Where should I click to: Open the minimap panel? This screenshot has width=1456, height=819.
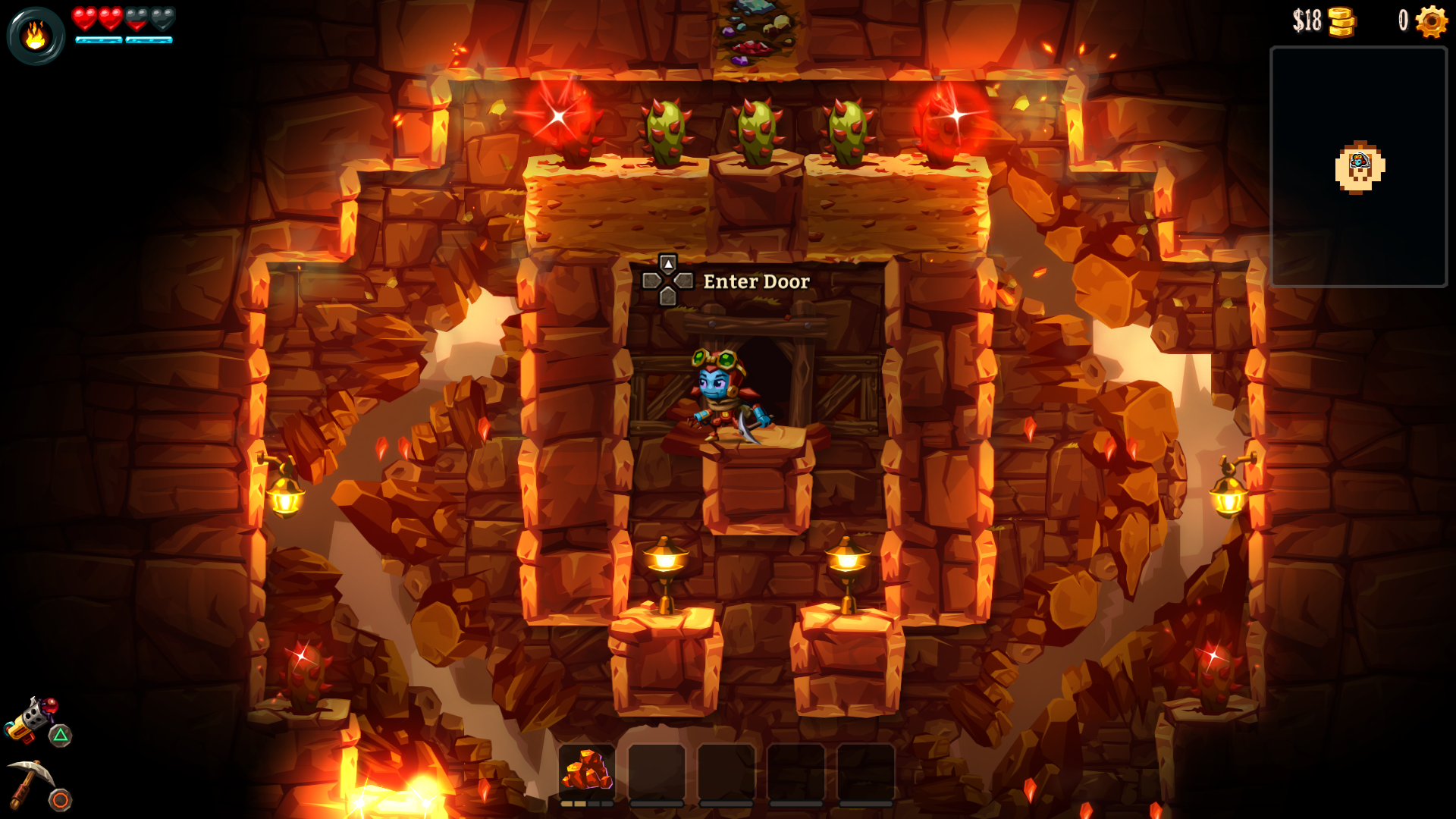pyautogui.click(x=1358, y=167)
